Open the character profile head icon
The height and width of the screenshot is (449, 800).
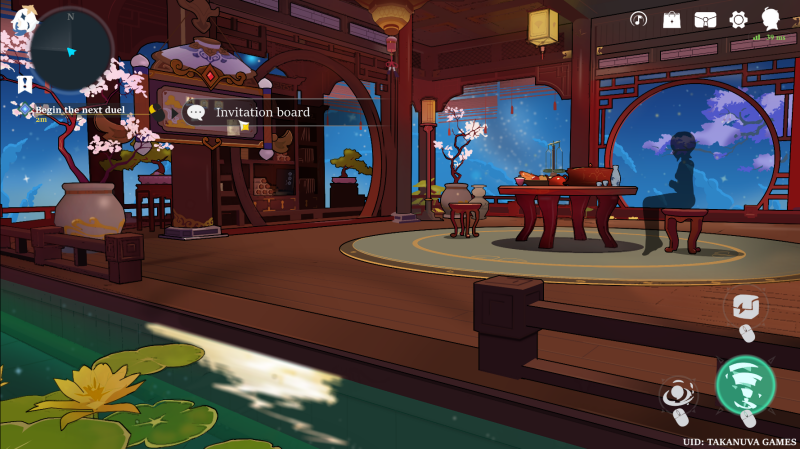click(771, 19)
